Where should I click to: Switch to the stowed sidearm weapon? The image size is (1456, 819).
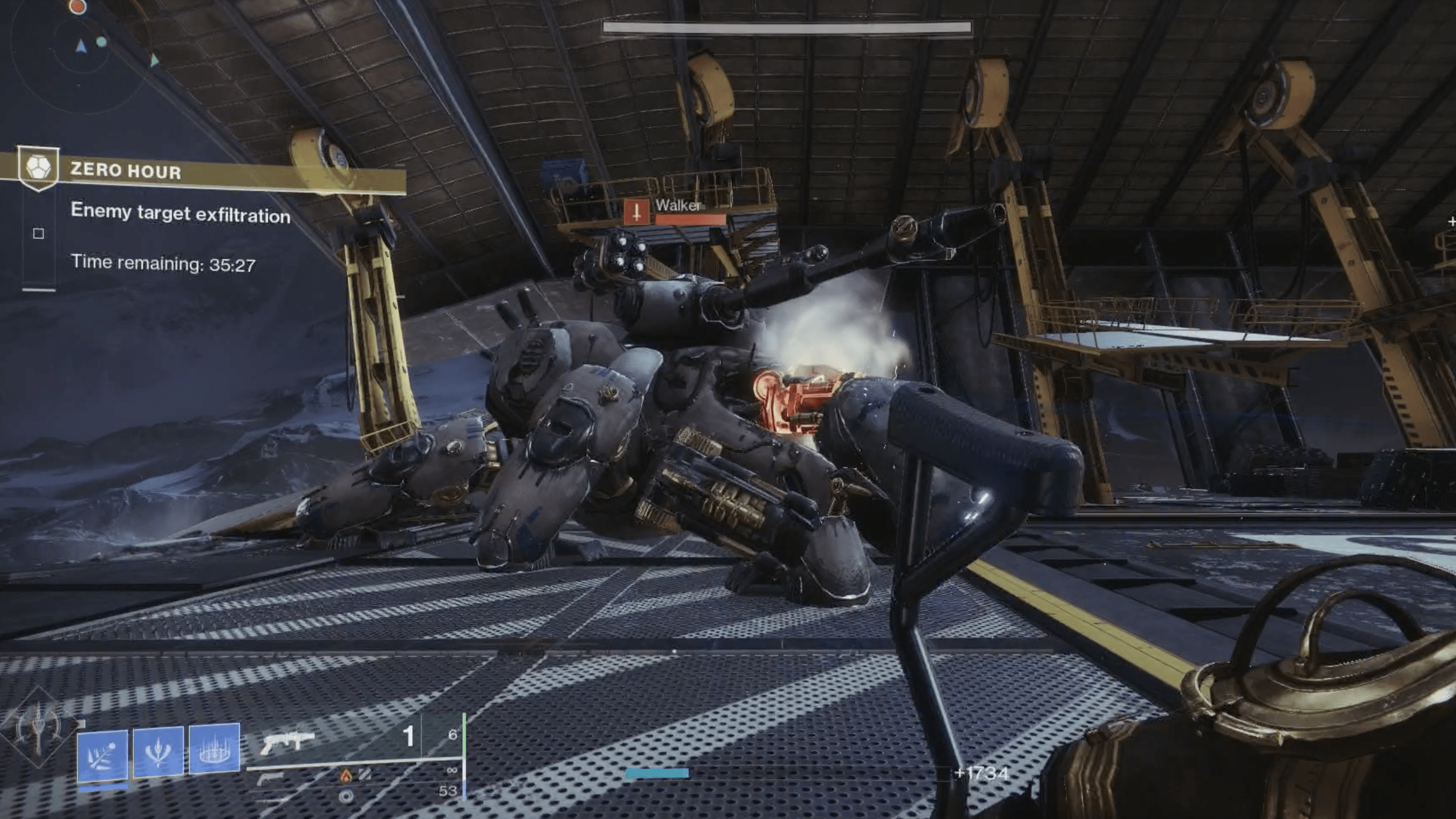click(x=270, y=780)
